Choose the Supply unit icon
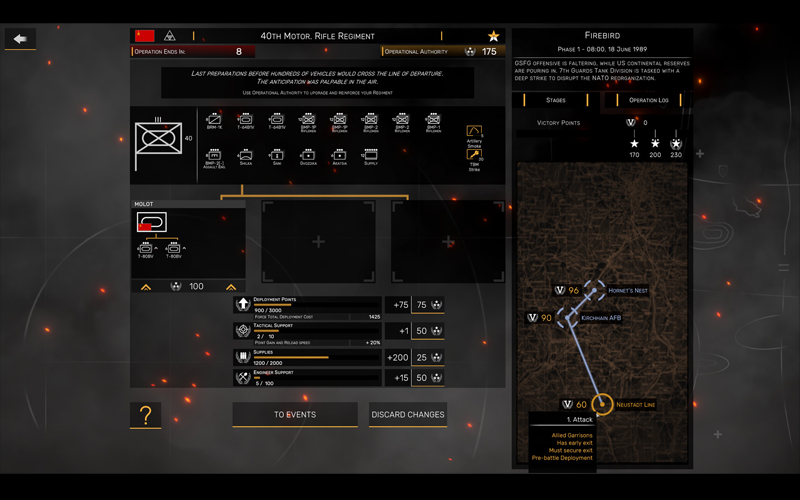The height and width of the screenshot is (500, 800). (370, 156)
